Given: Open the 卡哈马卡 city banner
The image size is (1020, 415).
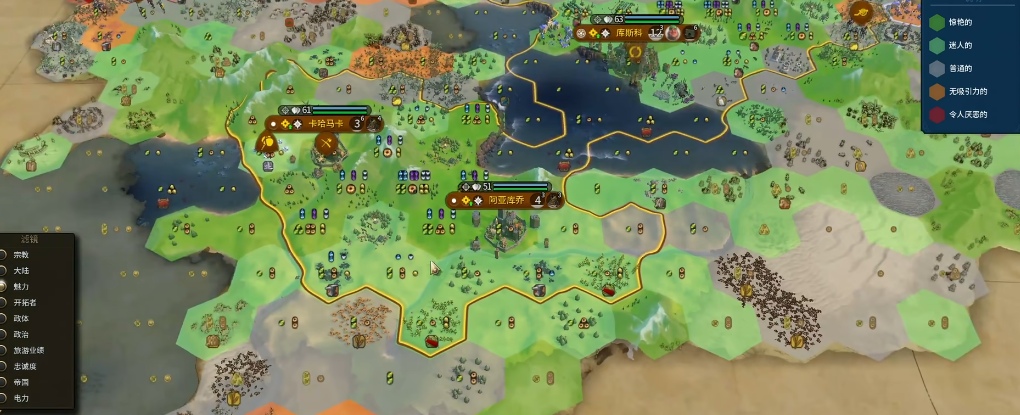Looking at the screenshot, I should click(323, 124).
